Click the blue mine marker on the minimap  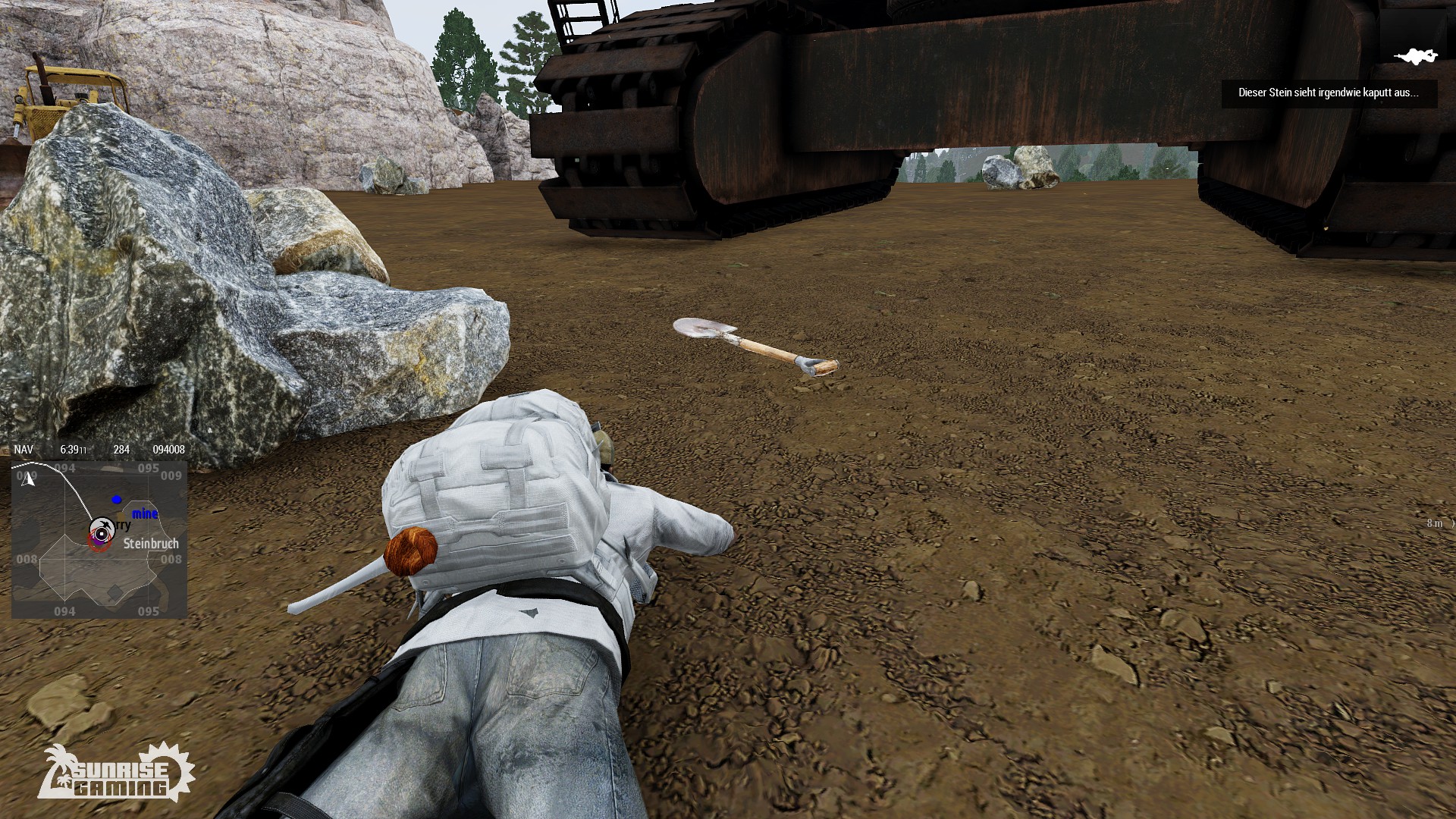117,499
